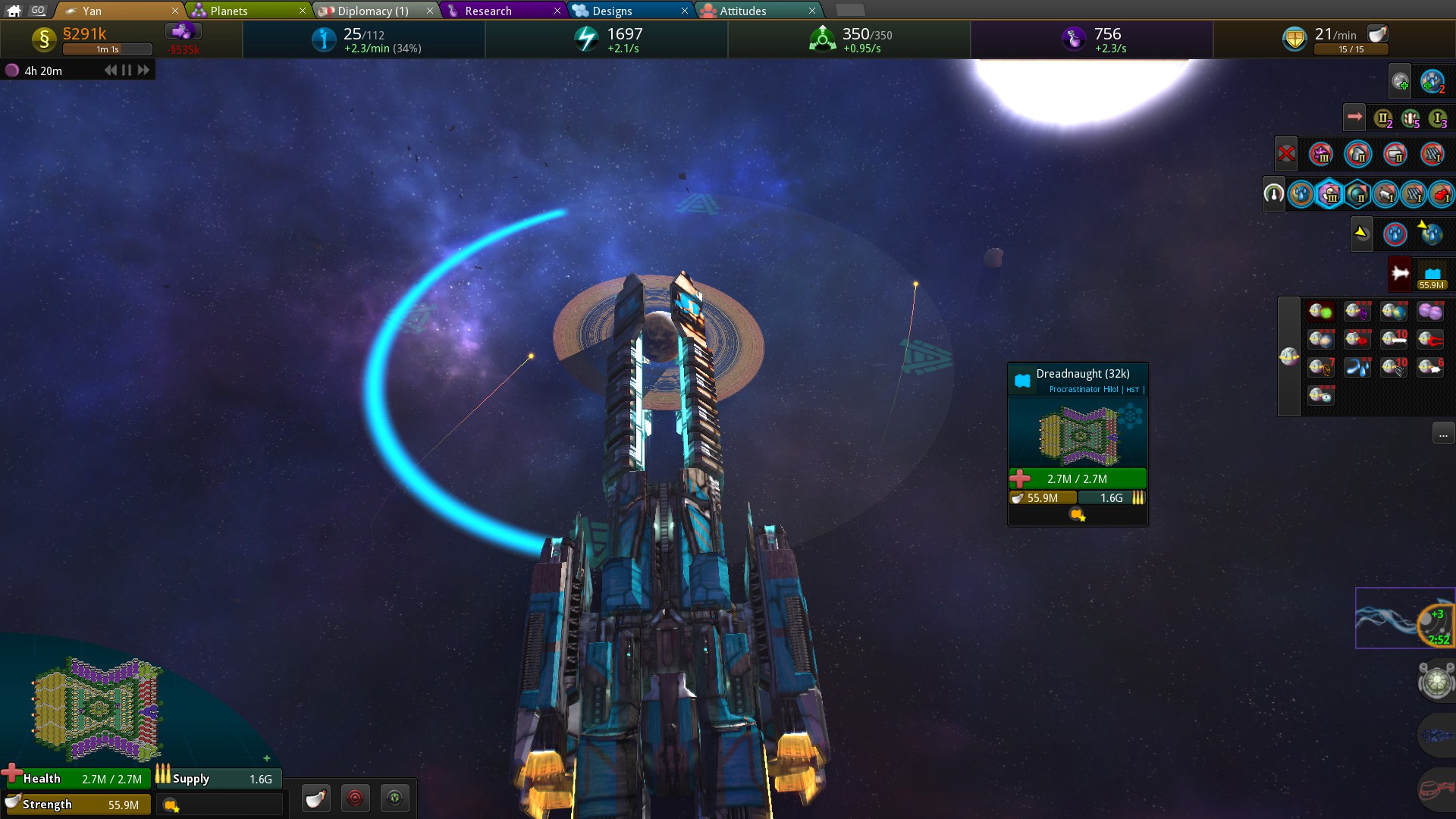Viewport: 1456px width, 819px height.
Task: Open the FTL jump icon above the cargo counter
Action: tap(1398, 274)
